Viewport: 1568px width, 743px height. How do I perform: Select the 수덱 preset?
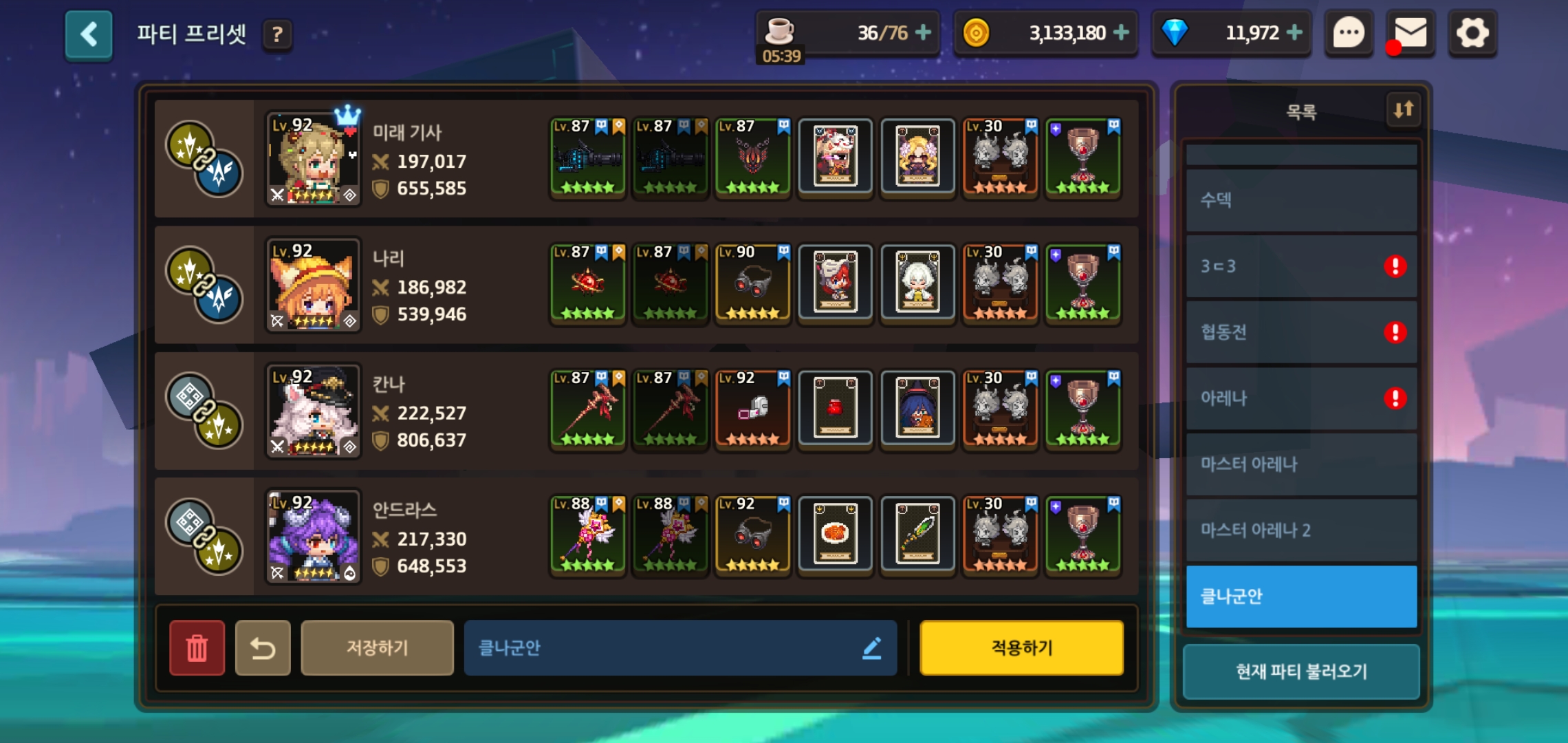point(1301,200)
